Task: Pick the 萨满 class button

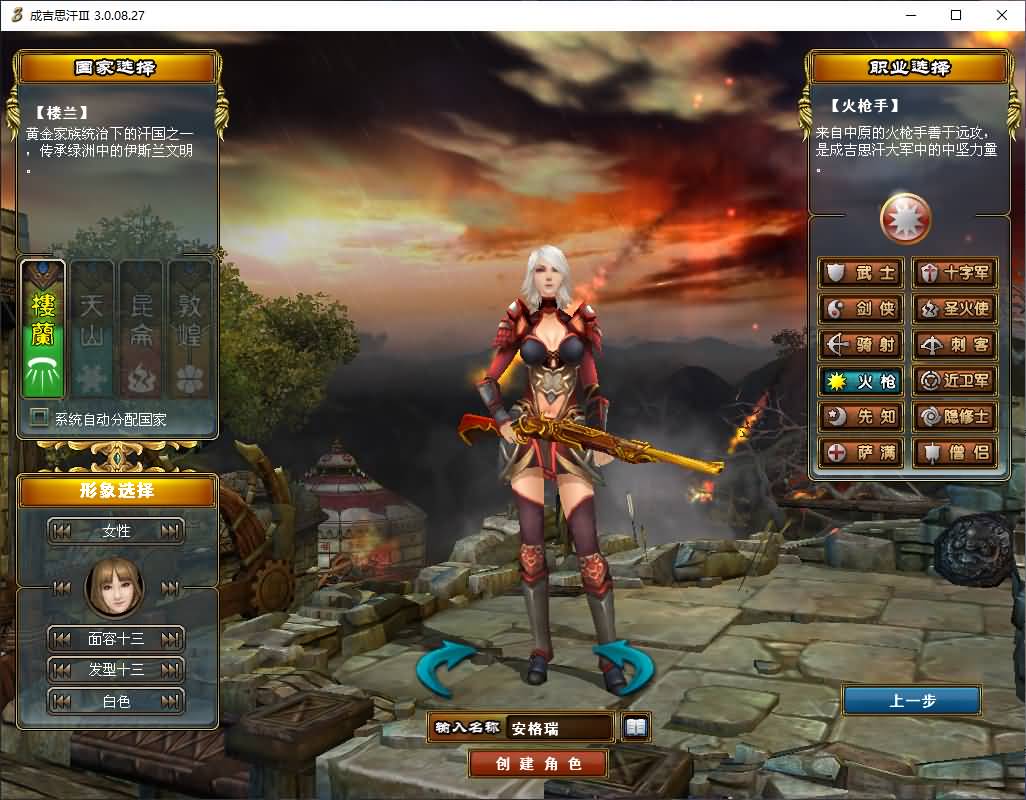Action: click(x=861, y=453)
